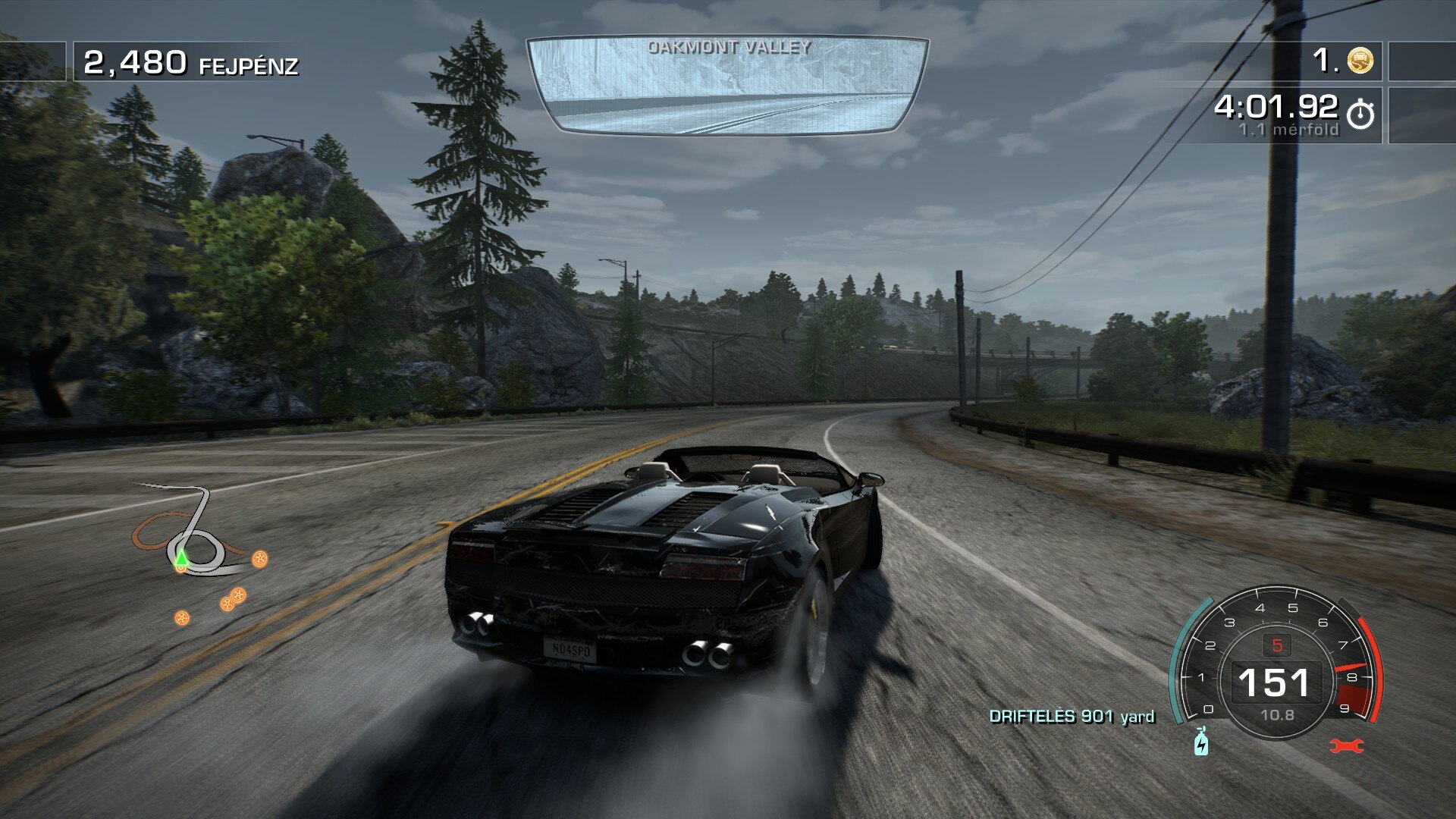Select the green player arrow on minimap
The image size is (1456, 819).
(181, 559)
